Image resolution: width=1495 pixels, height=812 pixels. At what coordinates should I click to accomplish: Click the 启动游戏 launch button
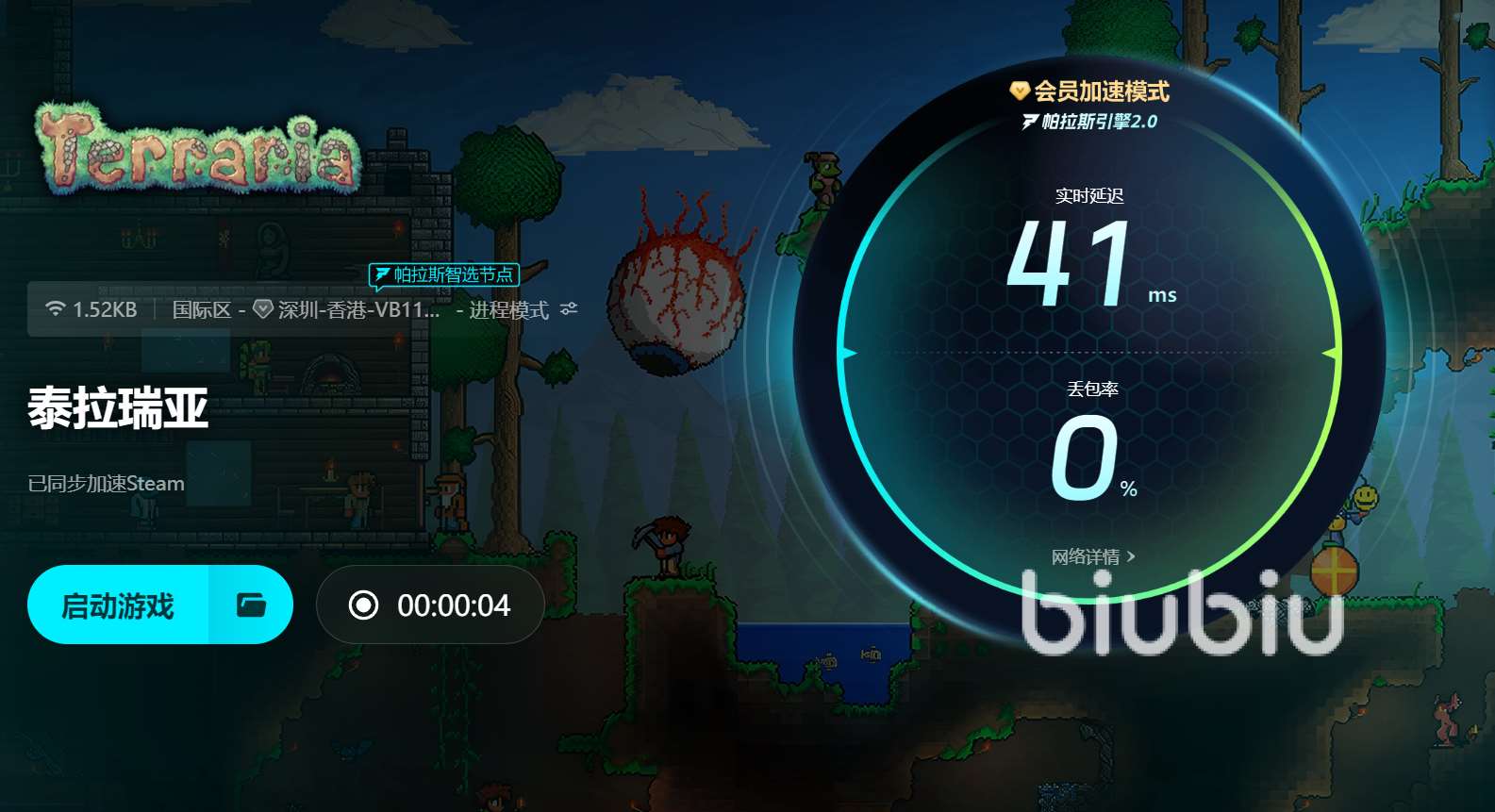point(117,605)
